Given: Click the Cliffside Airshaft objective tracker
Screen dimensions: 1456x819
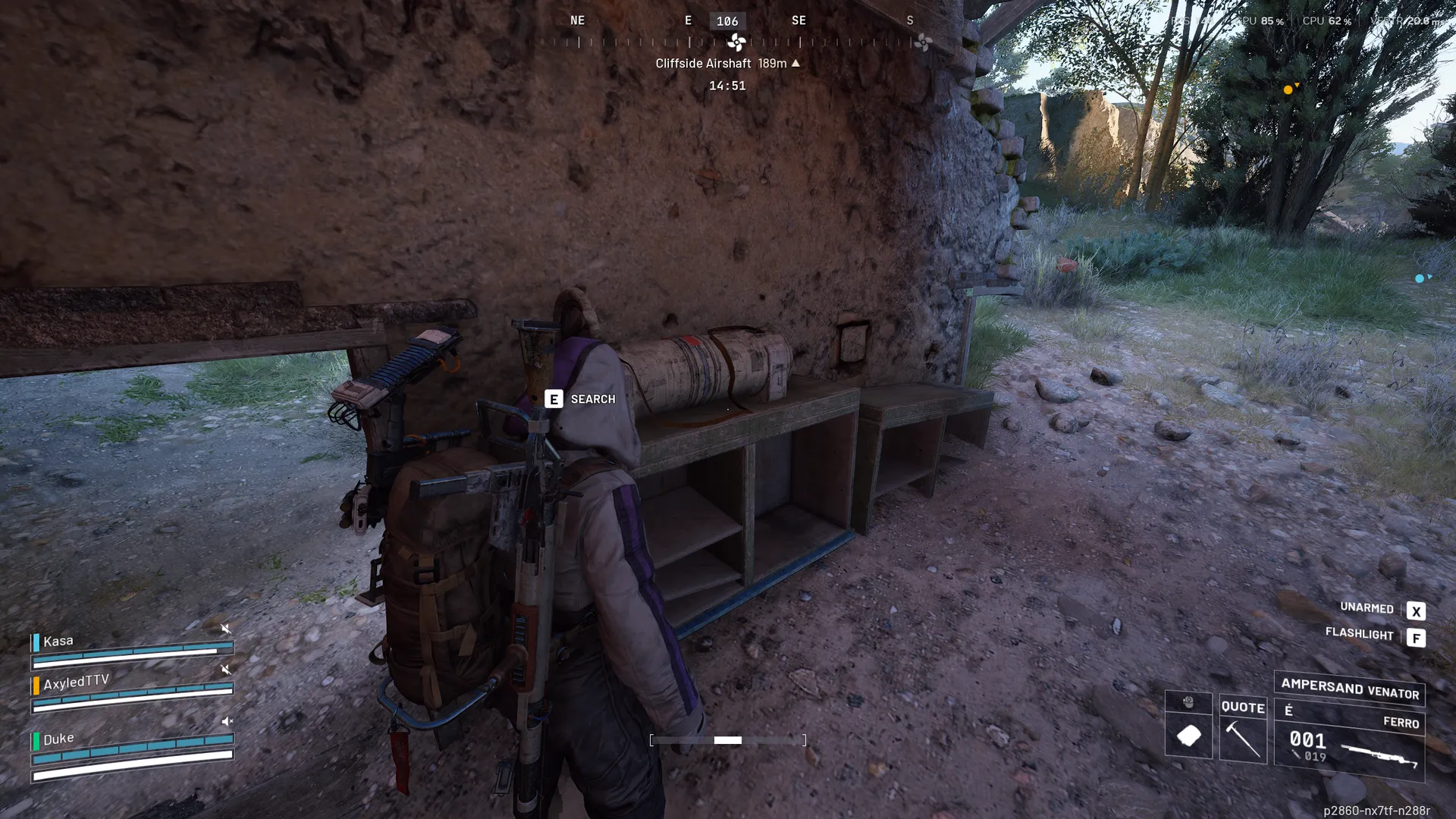Looking at the screenshot, I should [726, 64].
